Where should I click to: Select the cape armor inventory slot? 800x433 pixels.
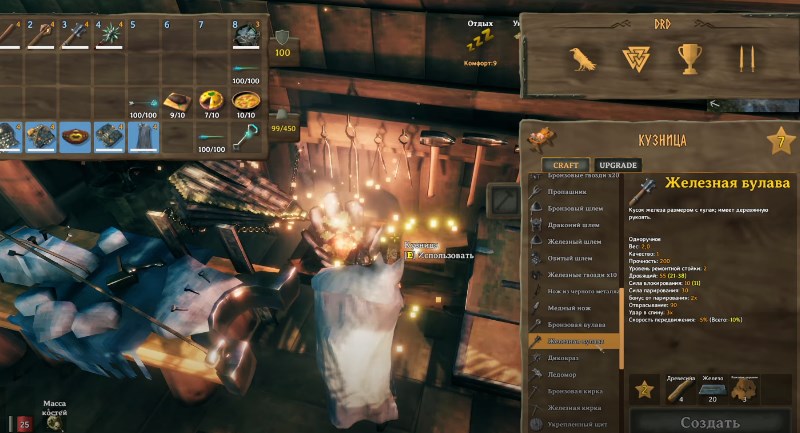pos(143,136)
